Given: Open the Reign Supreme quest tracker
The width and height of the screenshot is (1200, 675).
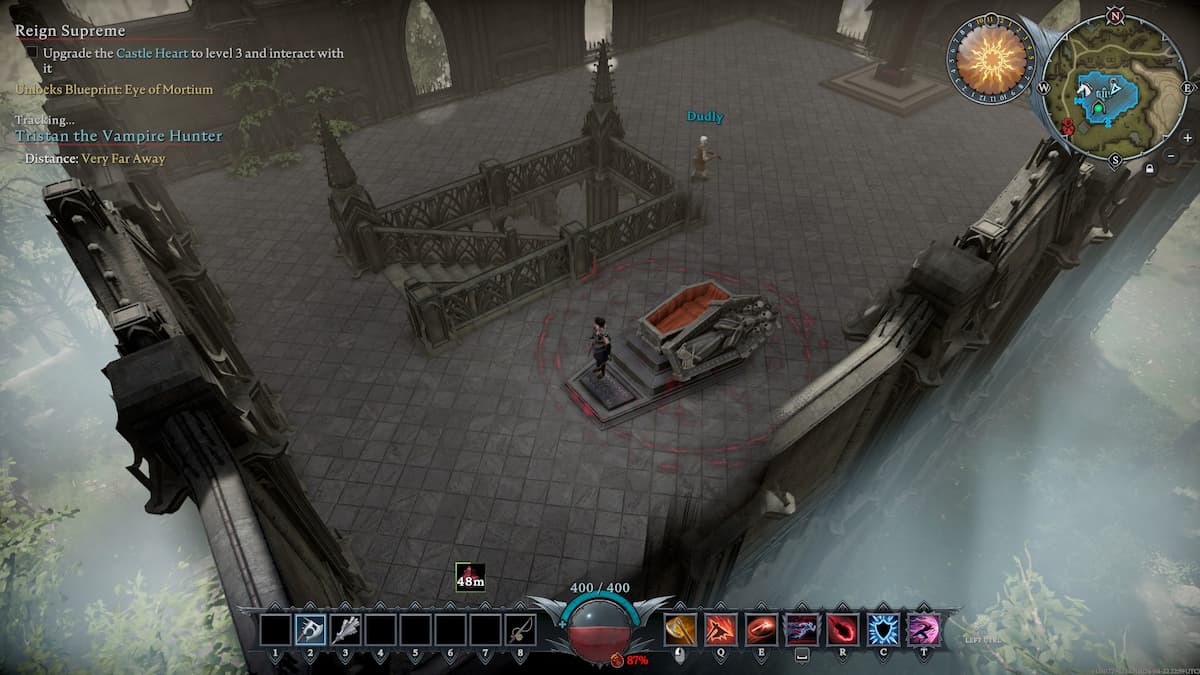Looking at the screenshot, I should click(70, 31).
